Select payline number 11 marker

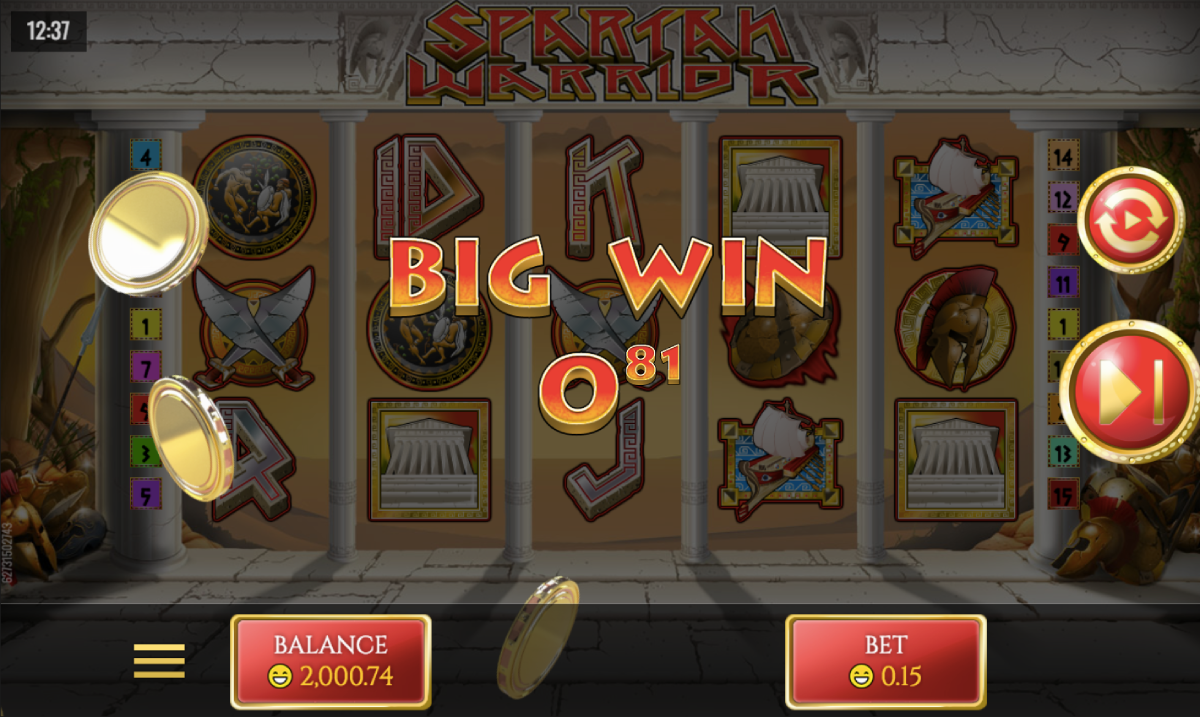pyautogui.click(x=1062, y=283)
